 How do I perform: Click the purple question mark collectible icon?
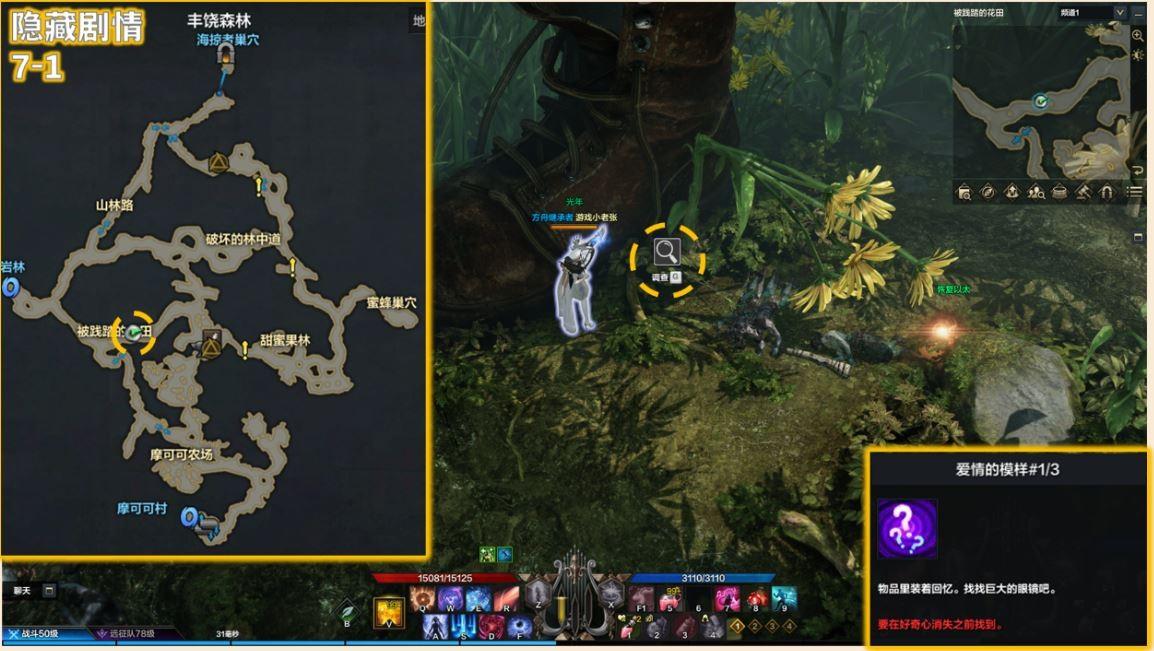(x=907, y=528)
